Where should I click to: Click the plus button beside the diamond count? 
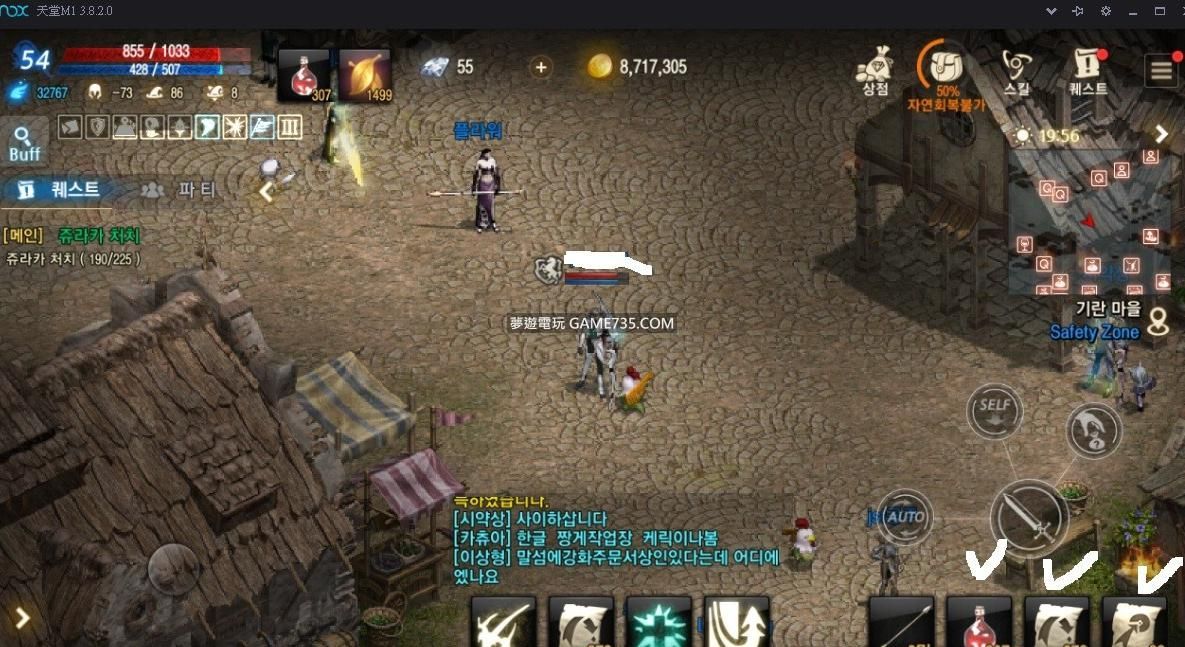(x=541, y=67)
